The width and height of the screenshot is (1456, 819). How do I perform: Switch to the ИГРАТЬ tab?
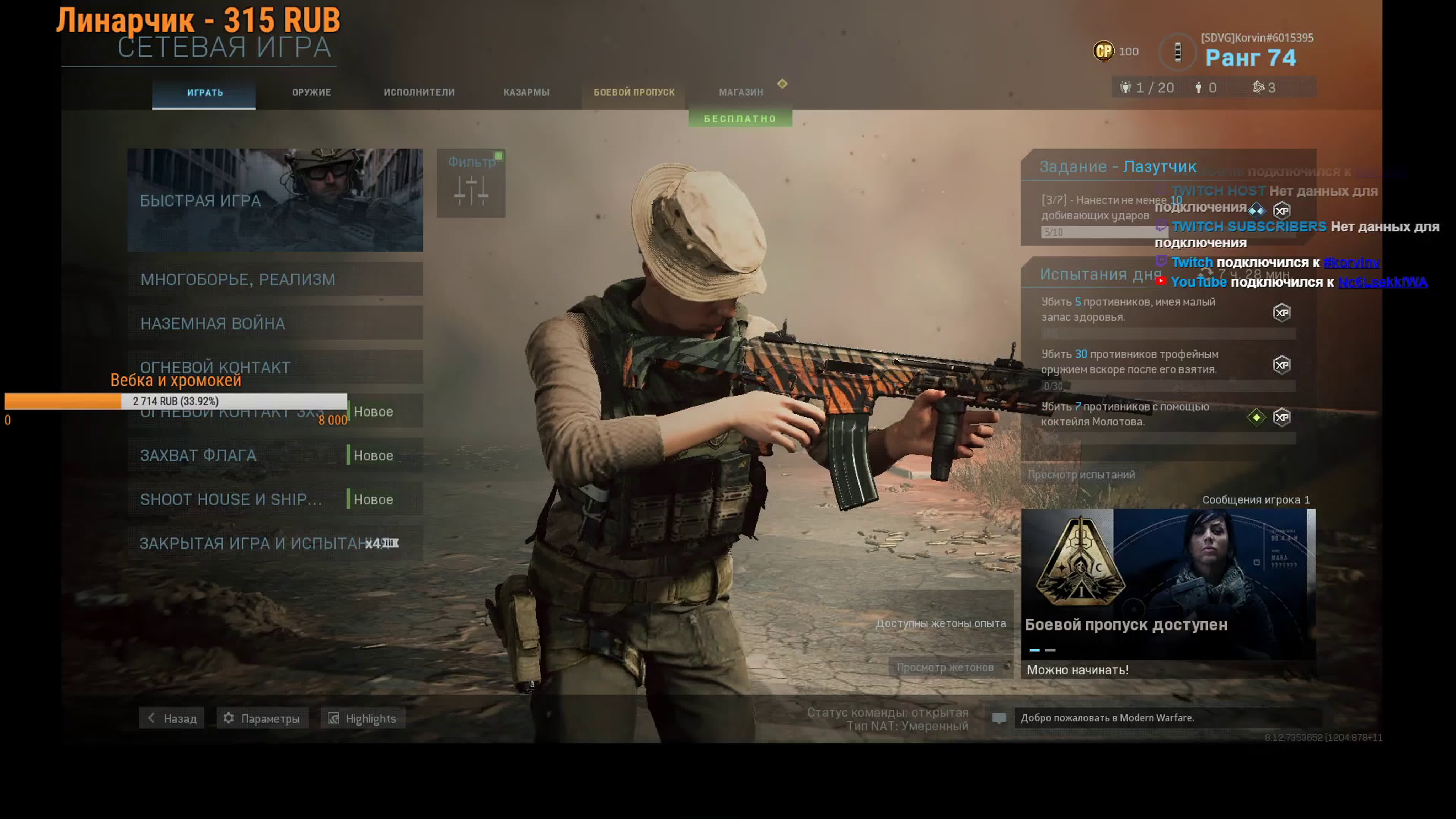point(204,93)
